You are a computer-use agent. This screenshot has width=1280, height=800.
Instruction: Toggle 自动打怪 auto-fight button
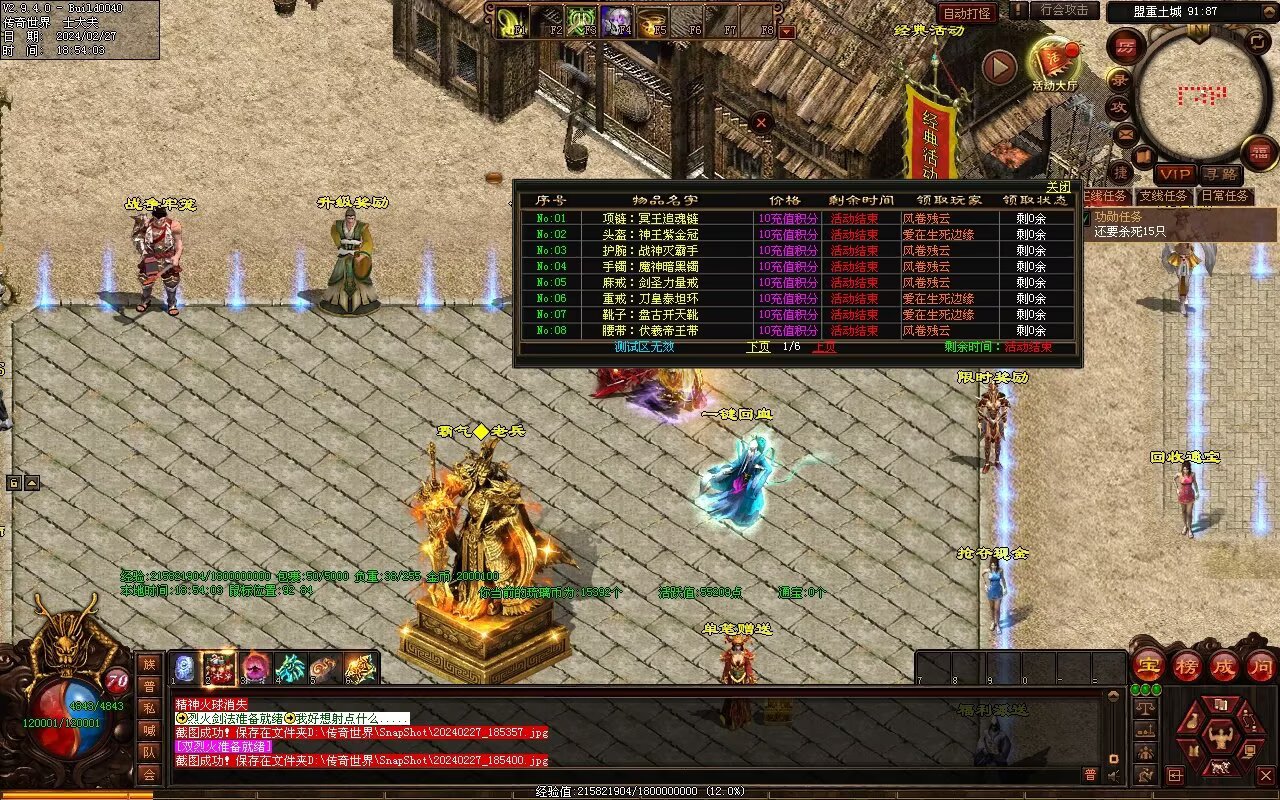[967, 13]
